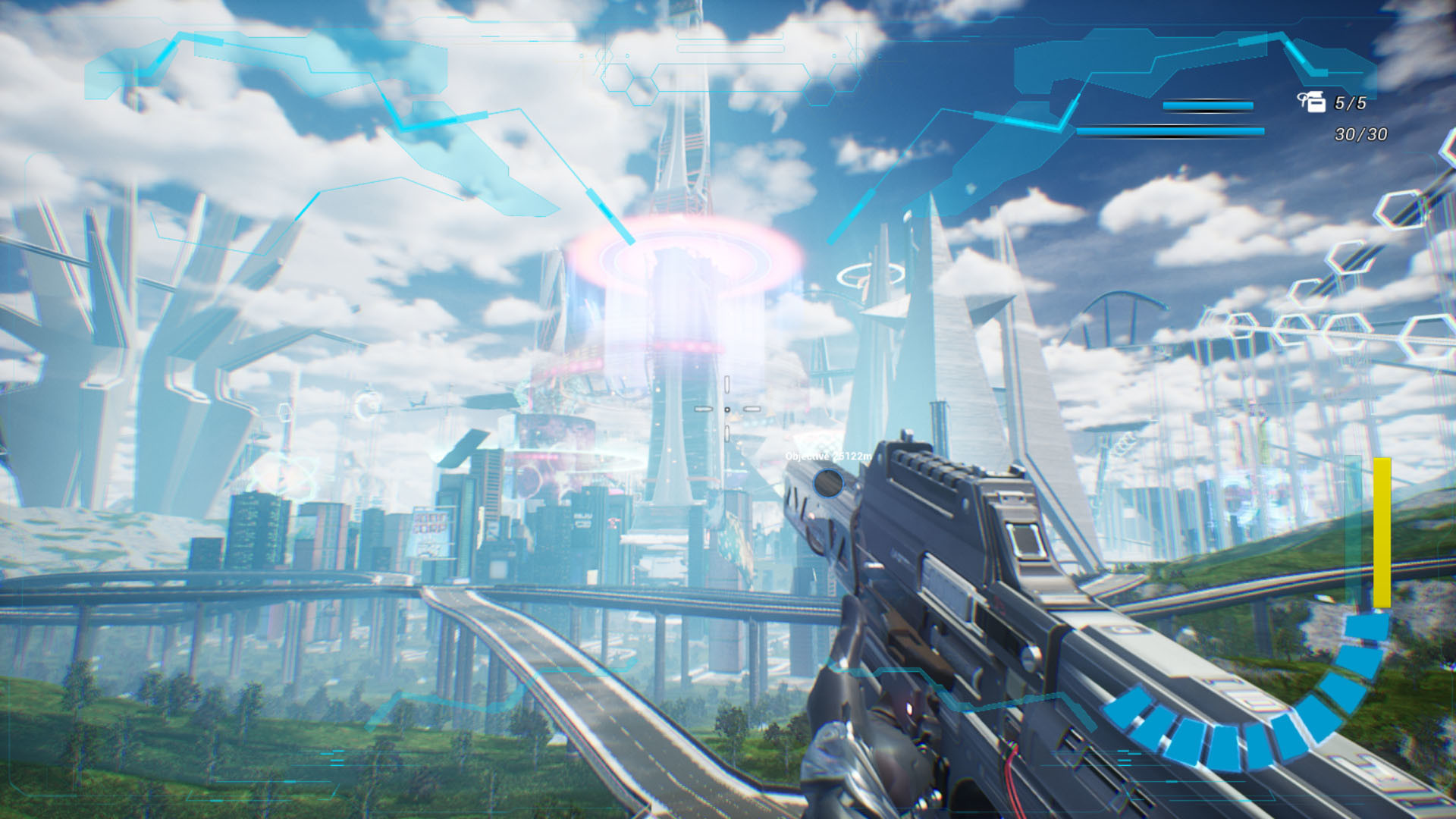1456x819 pixels.
Task: Select the crosshair reticle at screen center
Action: point(727,409)
